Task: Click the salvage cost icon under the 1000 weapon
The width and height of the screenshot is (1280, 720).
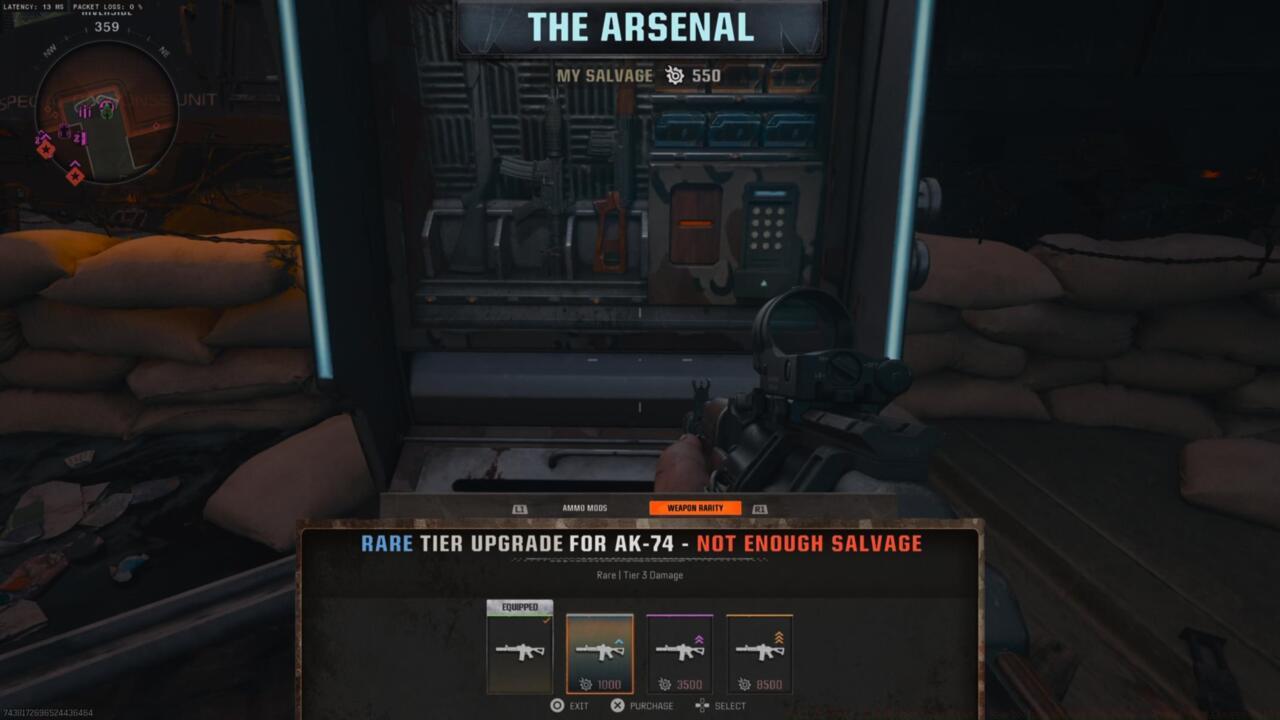Action: [587, 684]
